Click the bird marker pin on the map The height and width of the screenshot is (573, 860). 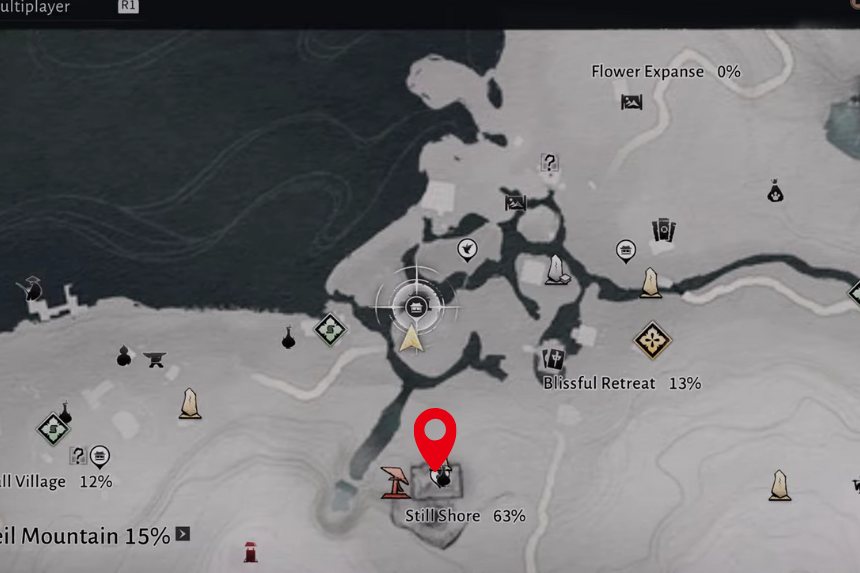tap(466, 249)
